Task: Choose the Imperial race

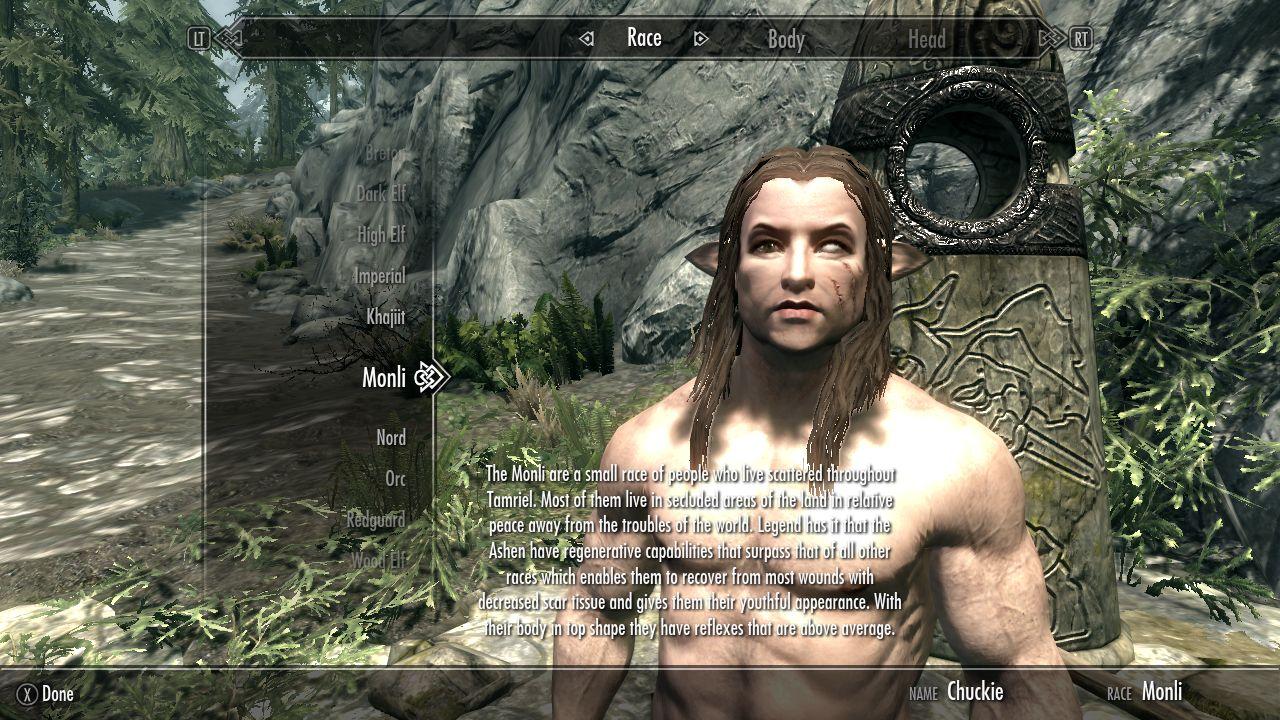Action: (x=380, y=276)
